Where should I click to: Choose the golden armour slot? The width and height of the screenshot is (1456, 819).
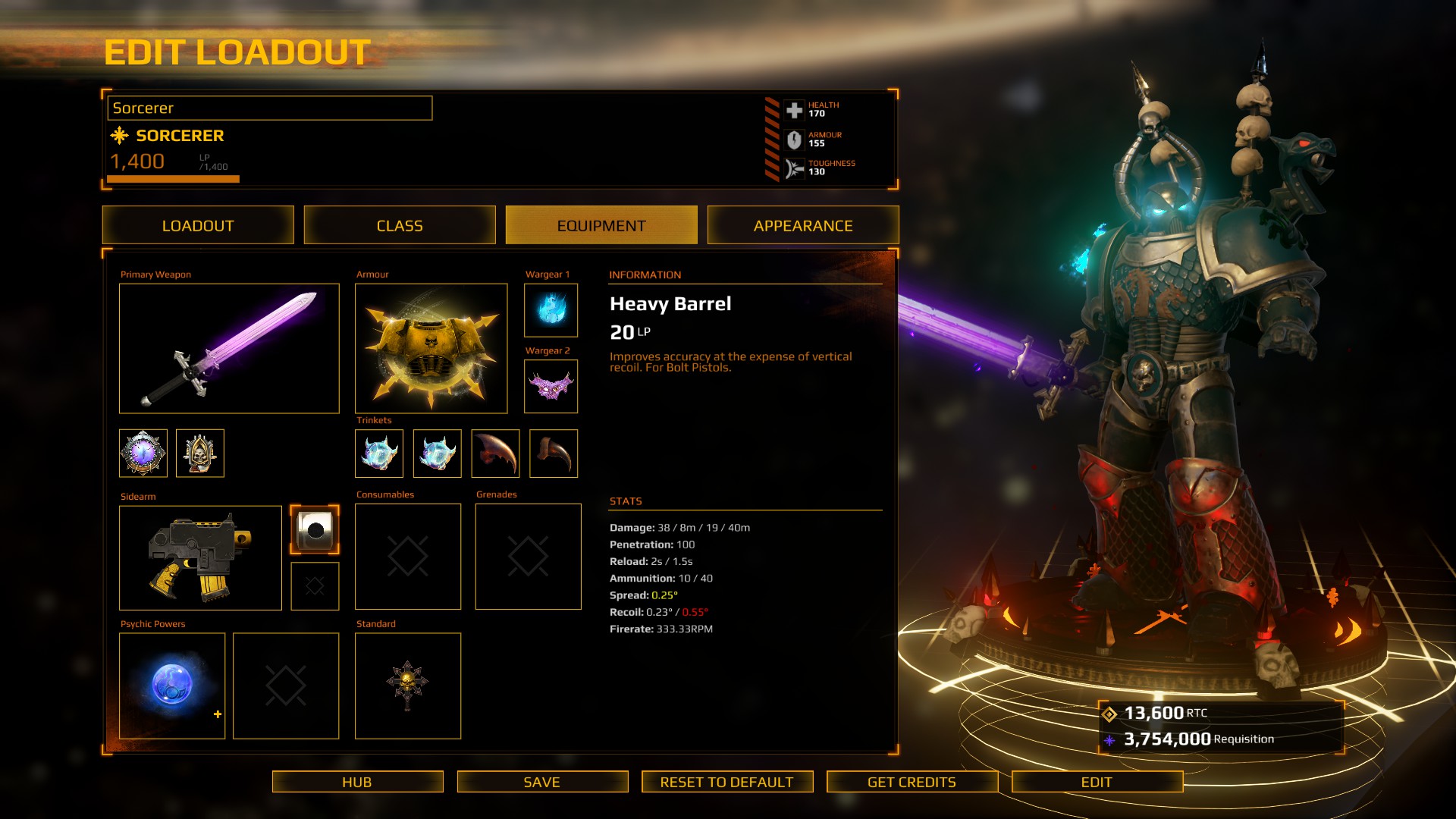(431, 349)
